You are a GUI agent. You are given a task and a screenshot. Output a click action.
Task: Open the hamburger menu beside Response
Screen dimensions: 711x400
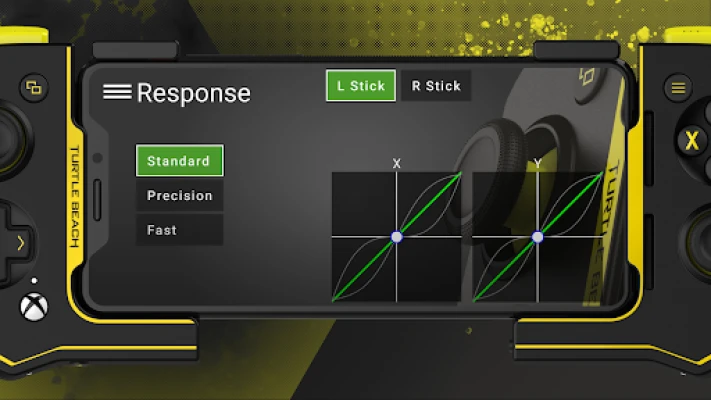coord(117,92)
